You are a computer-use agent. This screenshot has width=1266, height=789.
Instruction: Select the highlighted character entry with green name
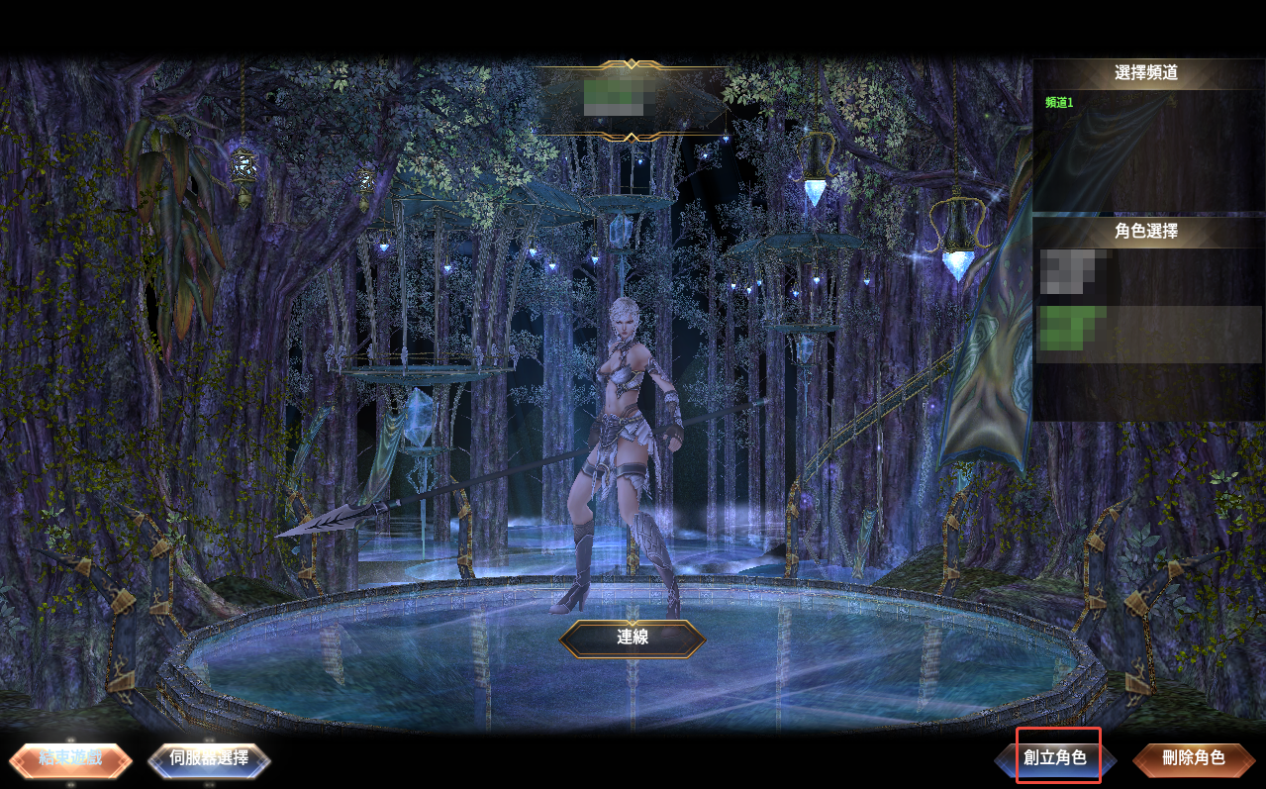pyautogui.click(x=1146, y=334)
